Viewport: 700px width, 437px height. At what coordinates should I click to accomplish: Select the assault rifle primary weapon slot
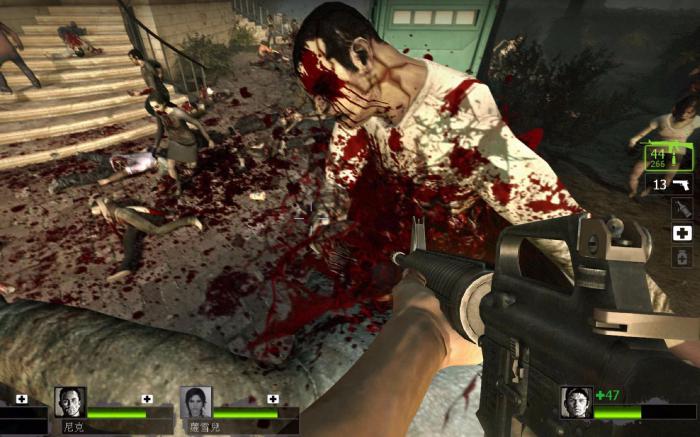pyautogui.click(x=664, y=156)
